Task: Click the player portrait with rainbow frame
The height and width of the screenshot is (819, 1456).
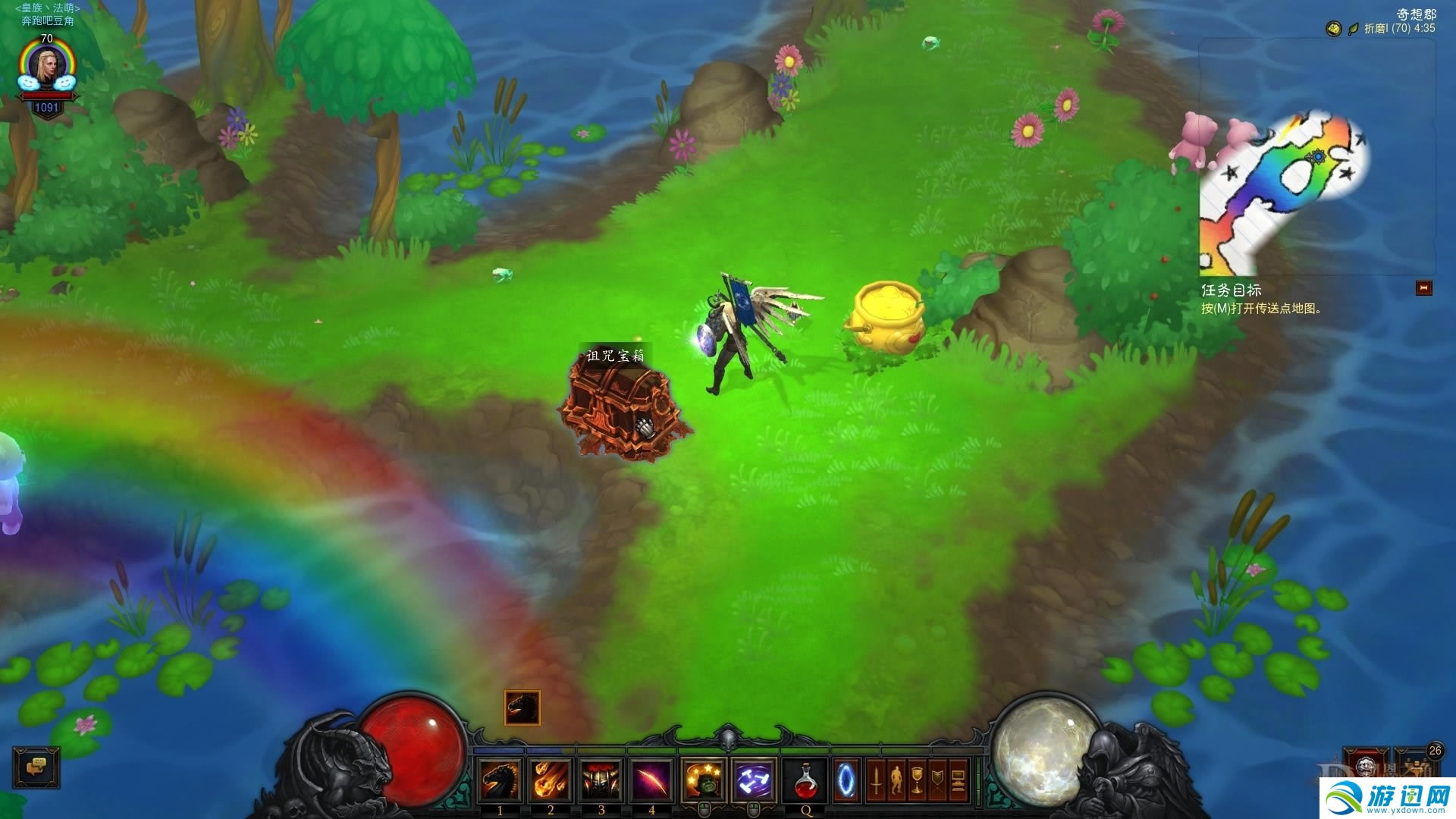Action: coord(47,68)
